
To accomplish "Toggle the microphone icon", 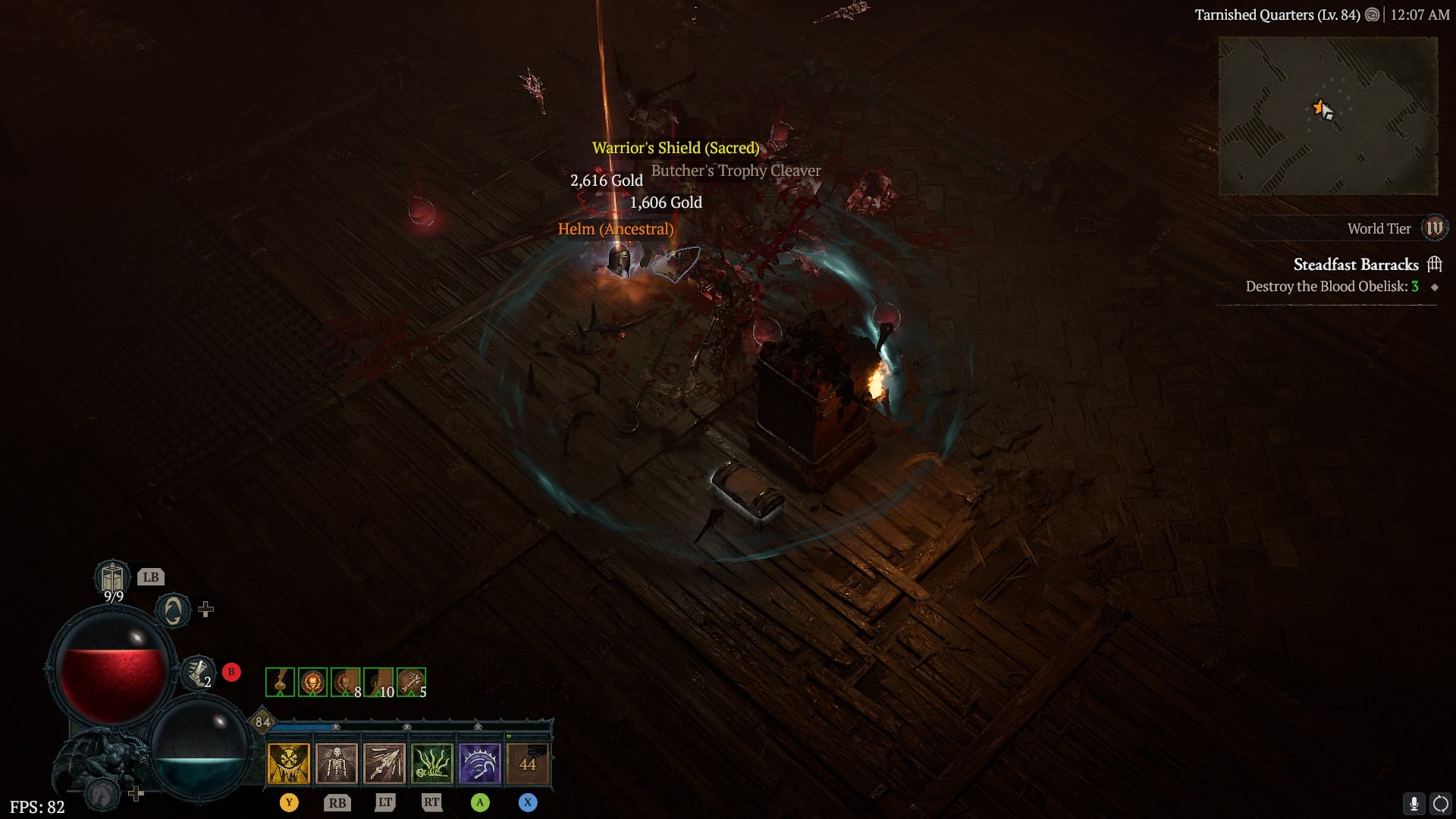I will 1414,804.
